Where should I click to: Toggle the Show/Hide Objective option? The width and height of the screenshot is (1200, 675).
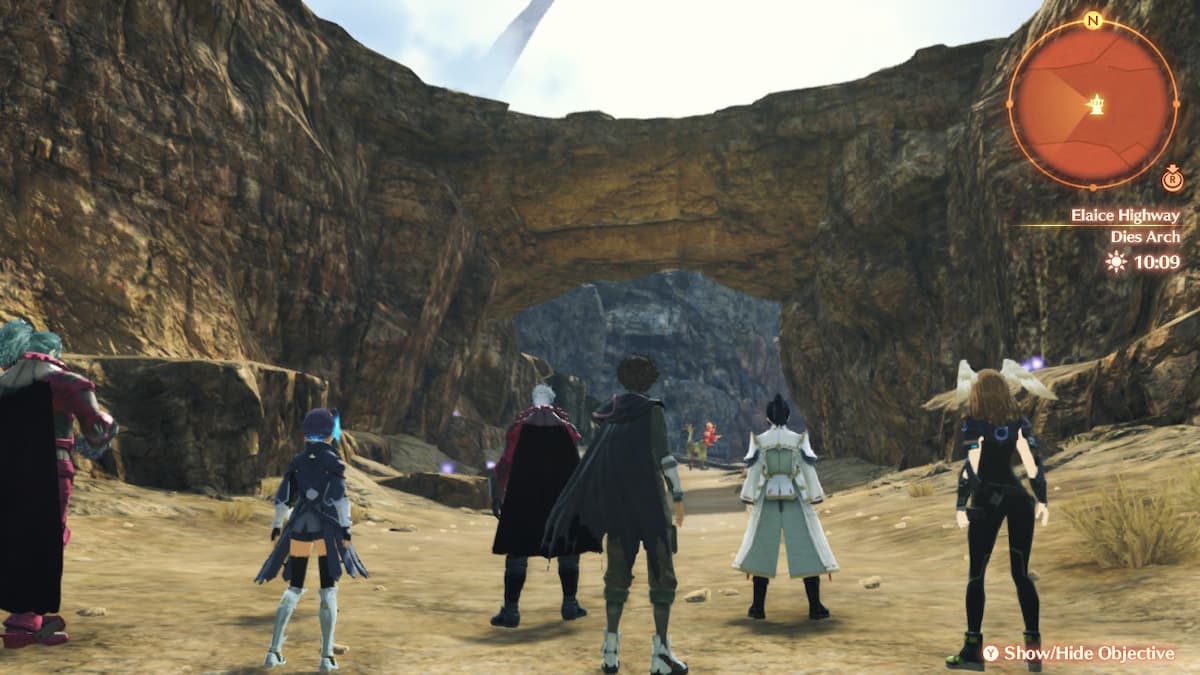click(x=1079, y=653)
